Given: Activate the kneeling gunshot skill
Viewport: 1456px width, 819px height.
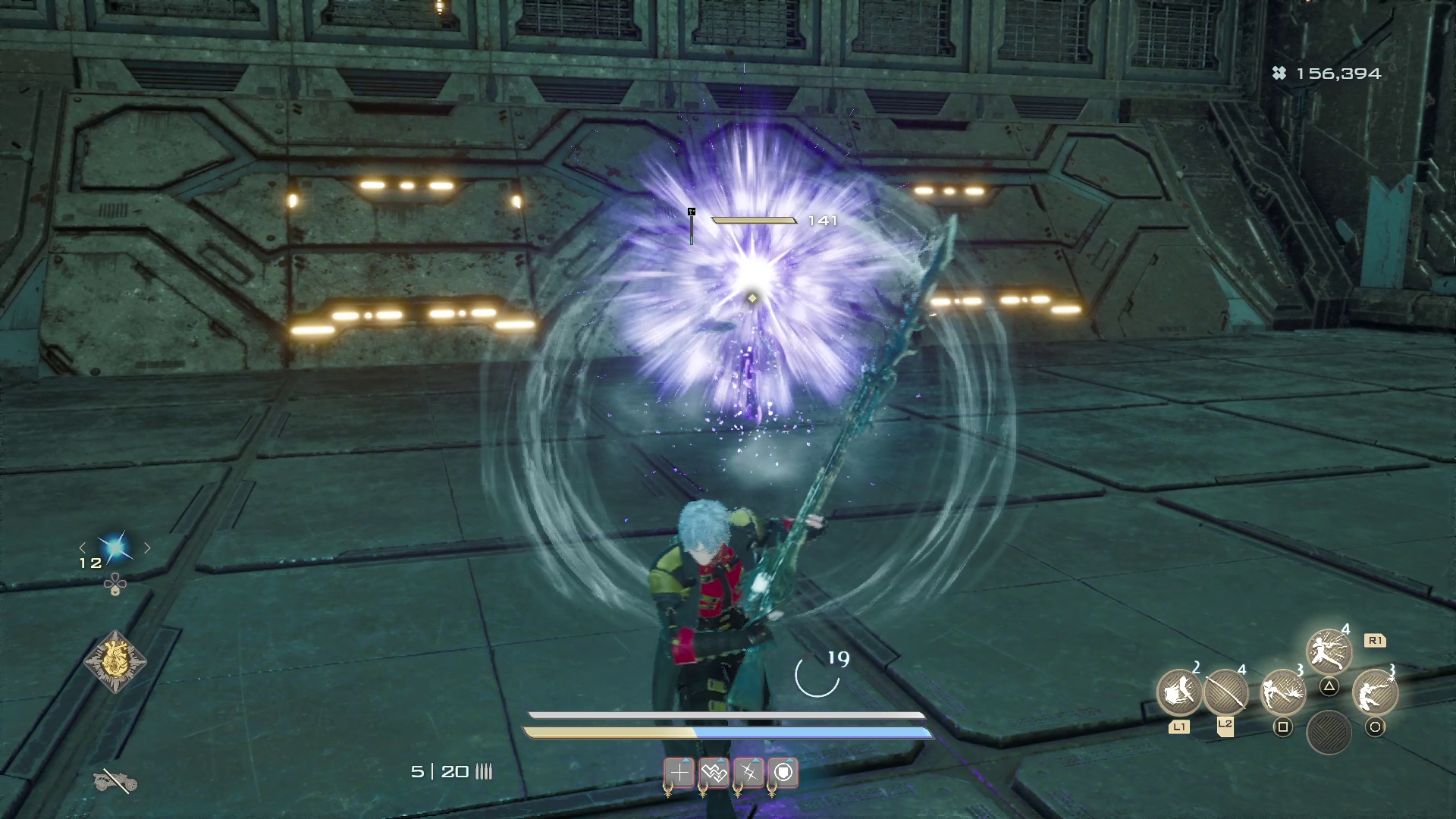Looking at the screenshot, I should click(1375, 692).
